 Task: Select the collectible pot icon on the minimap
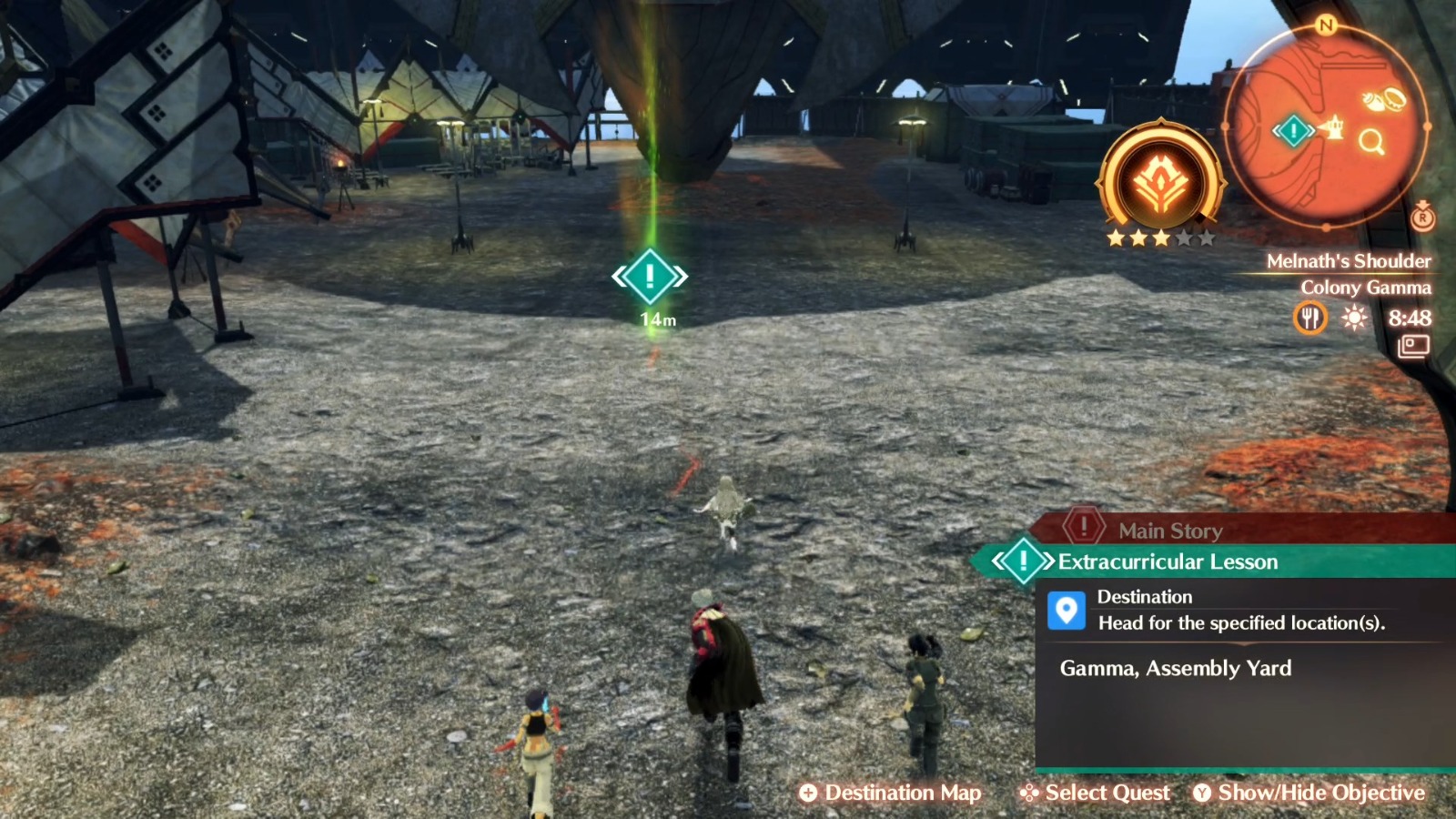tap(1394, 98)
